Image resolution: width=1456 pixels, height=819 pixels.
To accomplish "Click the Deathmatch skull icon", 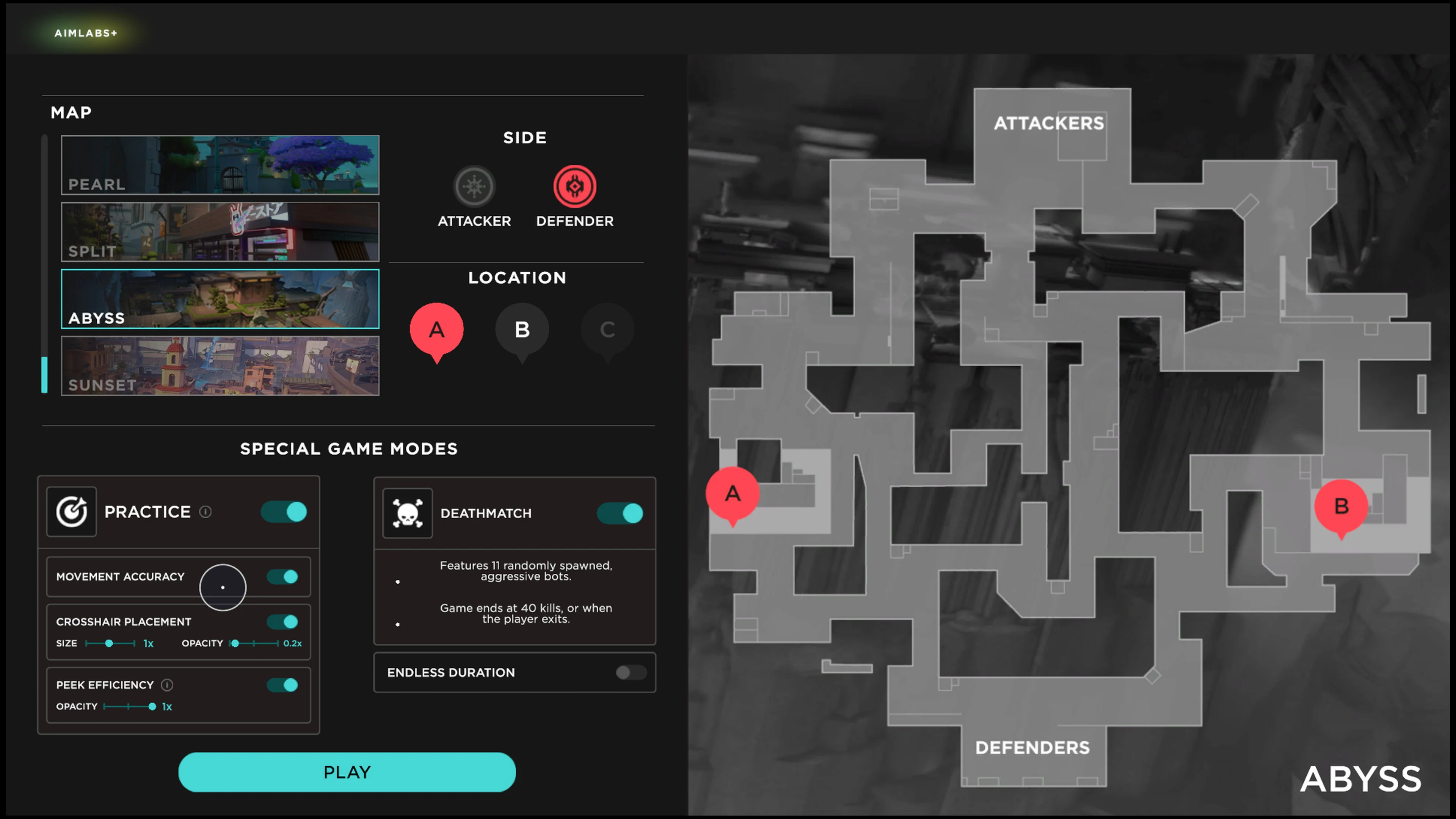I will [x=408, y=513].
